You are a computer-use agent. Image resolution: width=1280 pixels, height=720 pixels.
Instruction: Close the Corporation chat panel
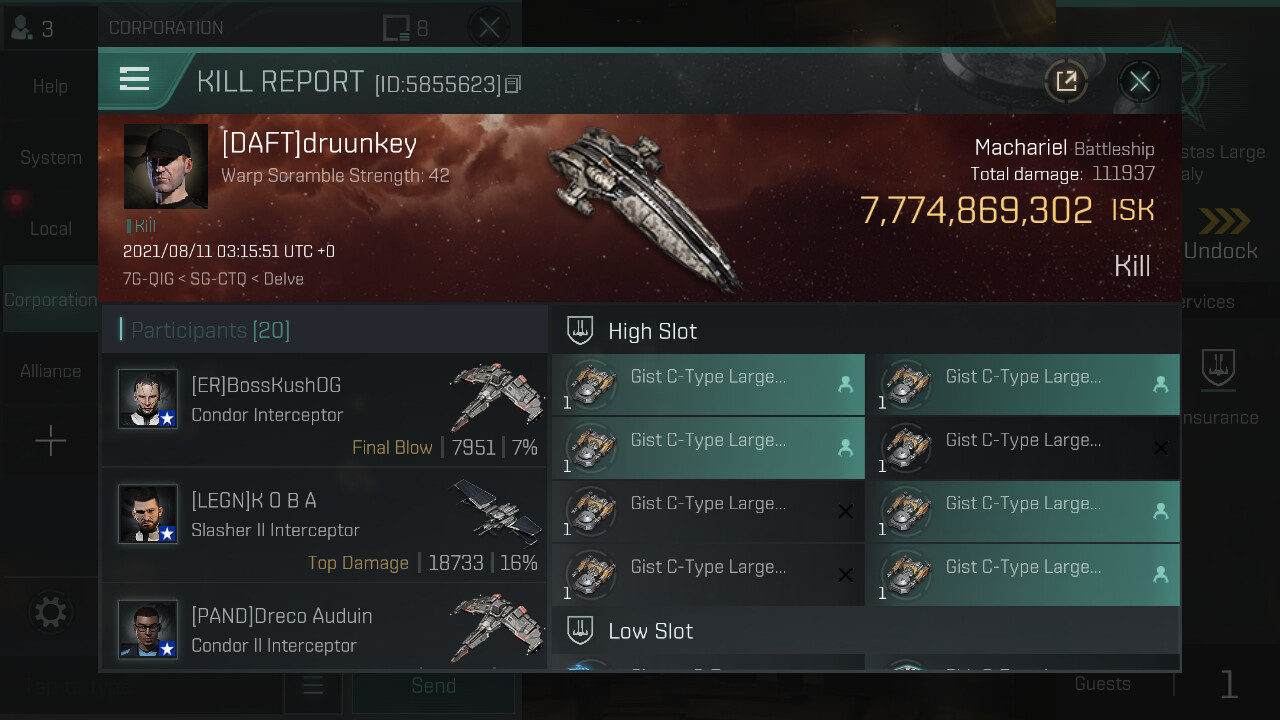(489, 28)
